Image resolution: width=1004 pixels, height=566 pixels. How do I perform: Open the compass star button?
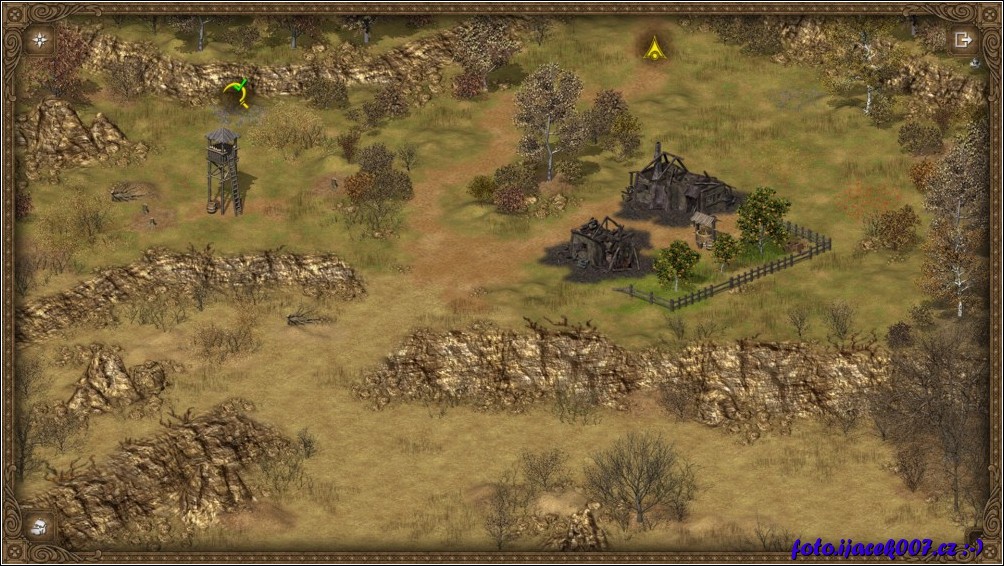40,40
